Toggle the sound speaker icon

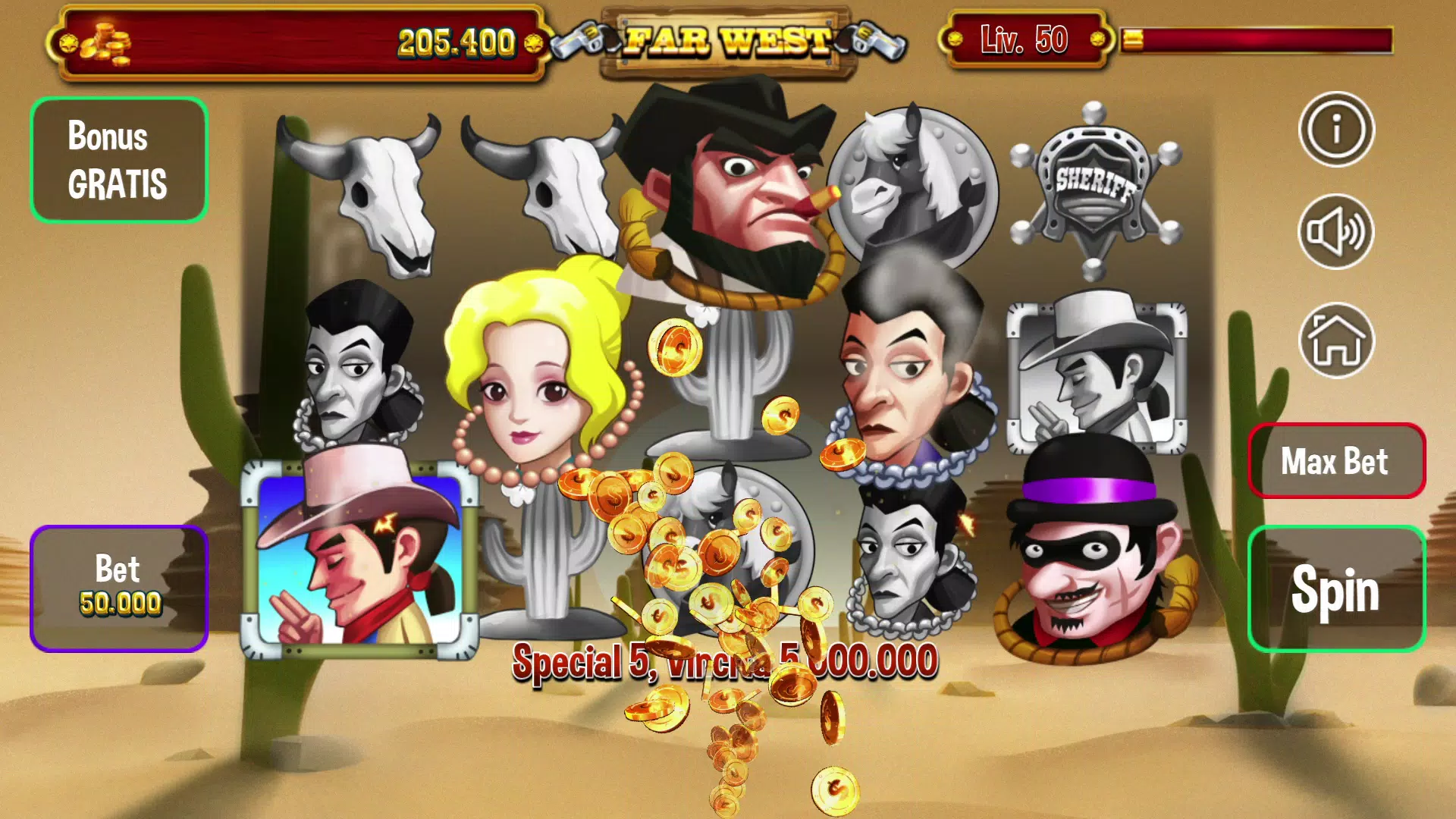point(1336,231)
